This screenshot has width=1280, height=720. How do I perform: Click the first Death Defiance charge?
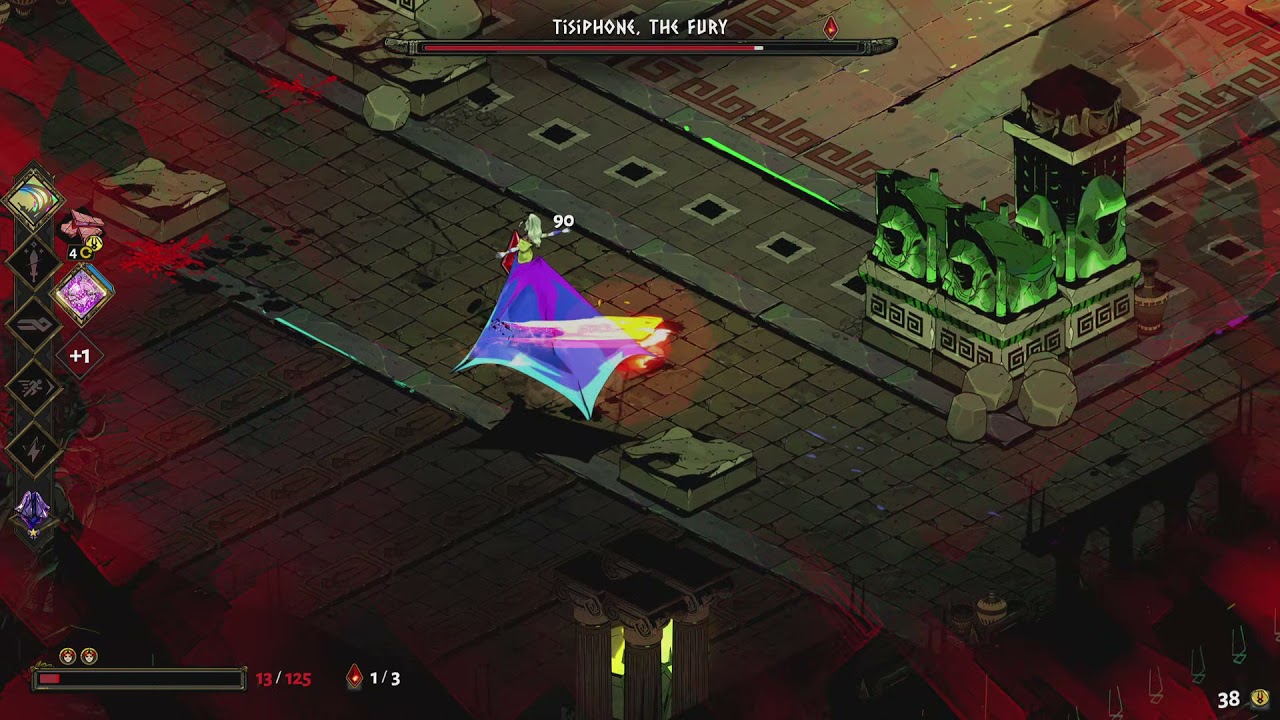pyautogui.click(x=66, y=655)
